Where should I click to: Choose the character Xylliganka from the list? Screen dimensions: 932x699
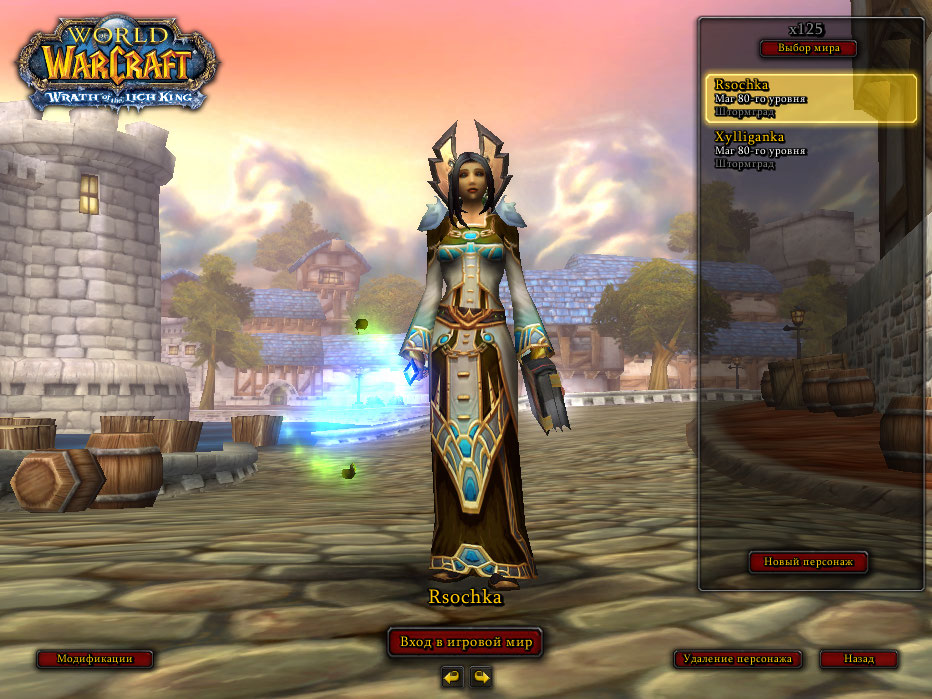810,149
